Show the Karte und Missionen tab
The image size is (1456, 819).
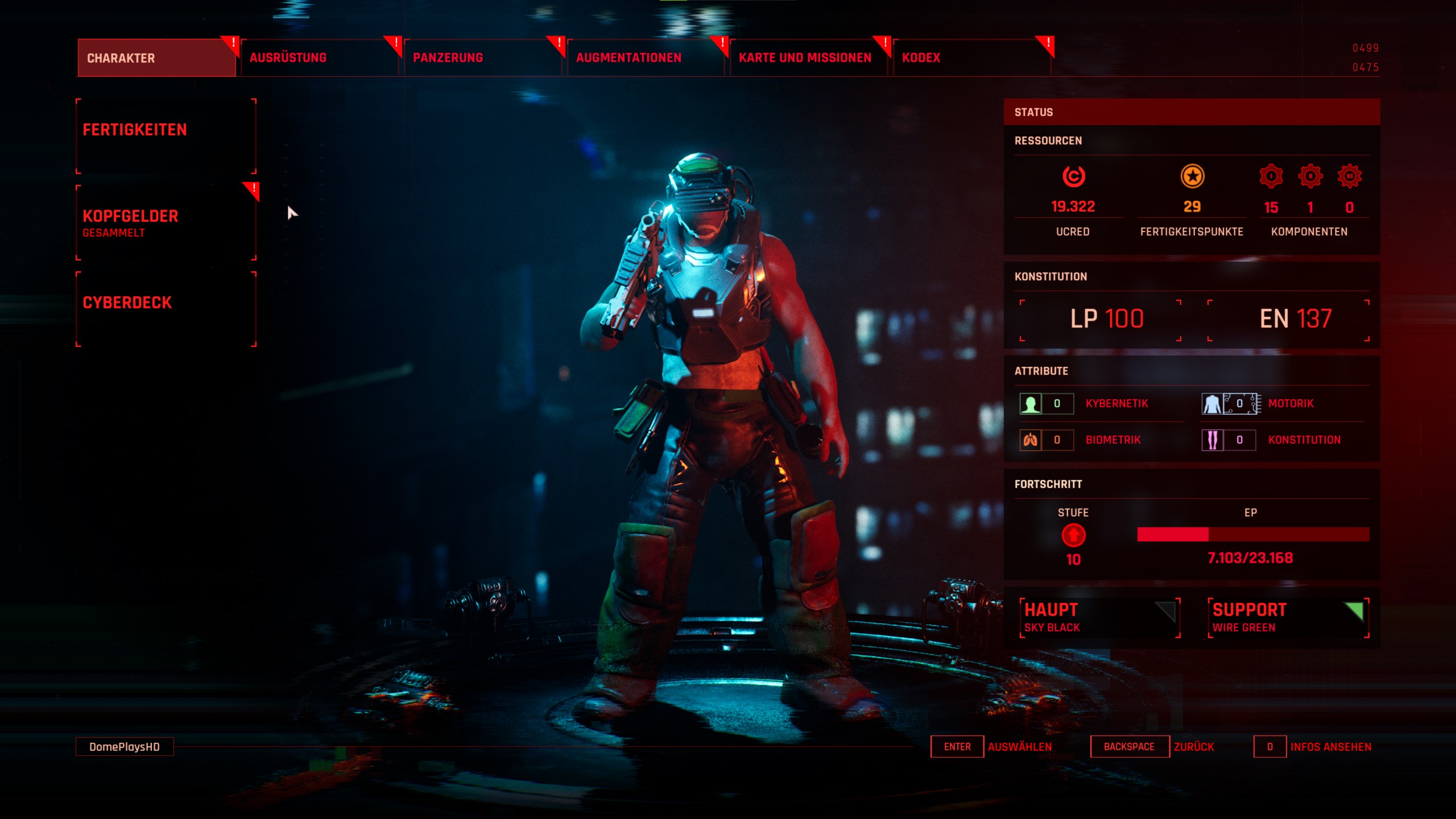tap(808, 58)
